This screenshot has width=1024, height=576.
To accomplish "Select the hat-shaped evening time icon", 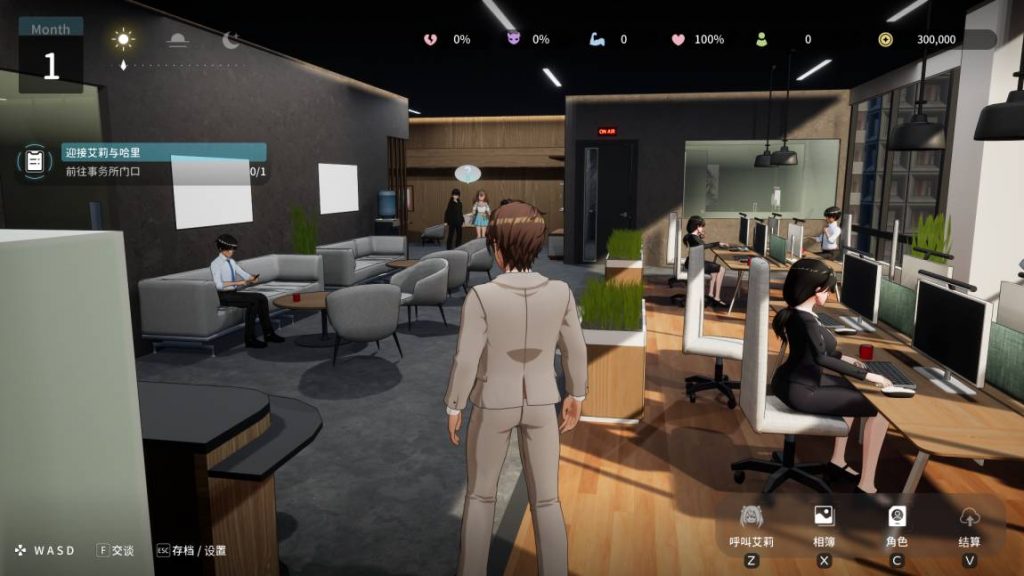I will coord(177,40).
